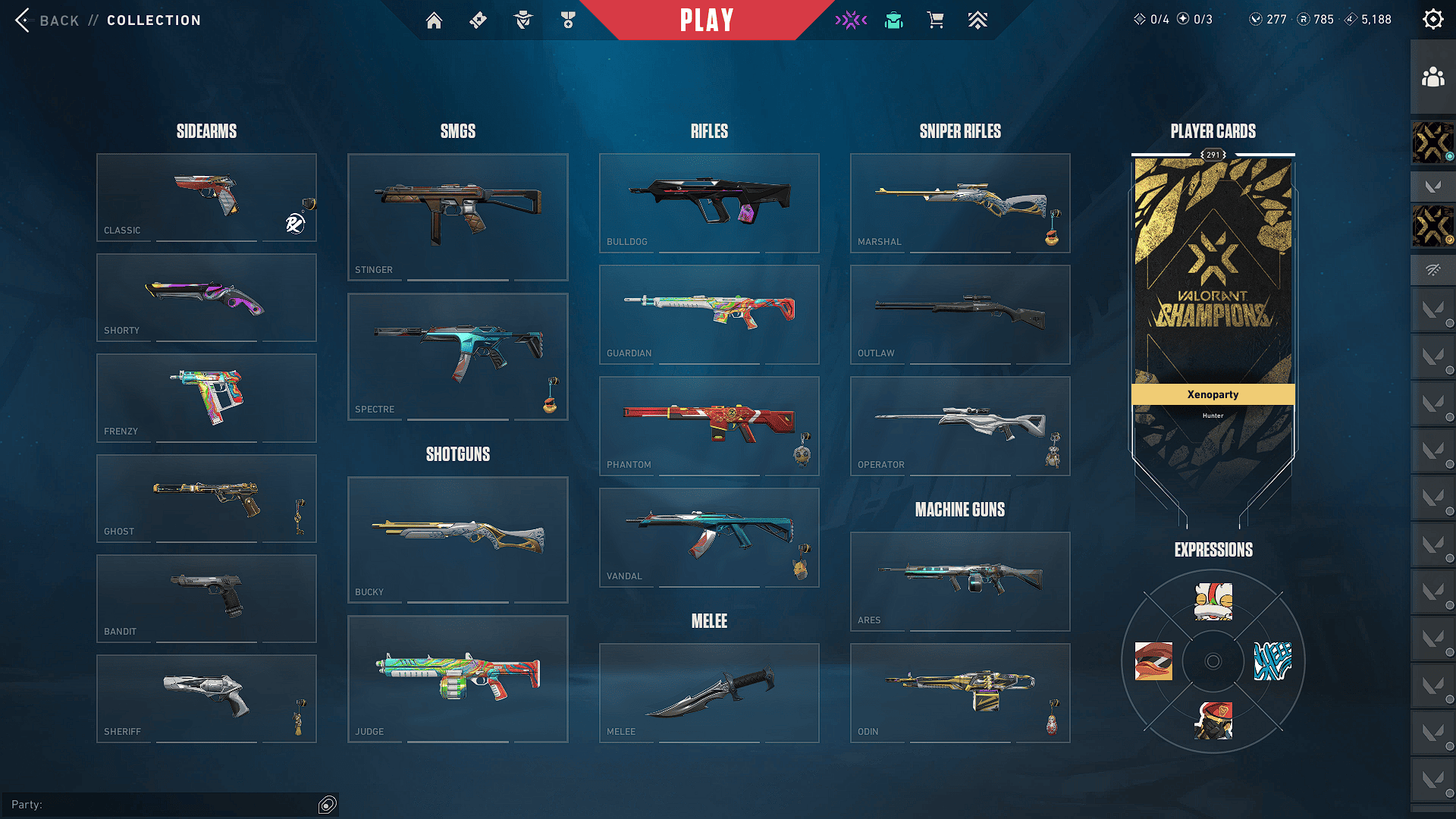Viewport: 1456px width, 819px height.
Task: Select the Sheriff sidearm slot
Action: (x=206, y=698)
